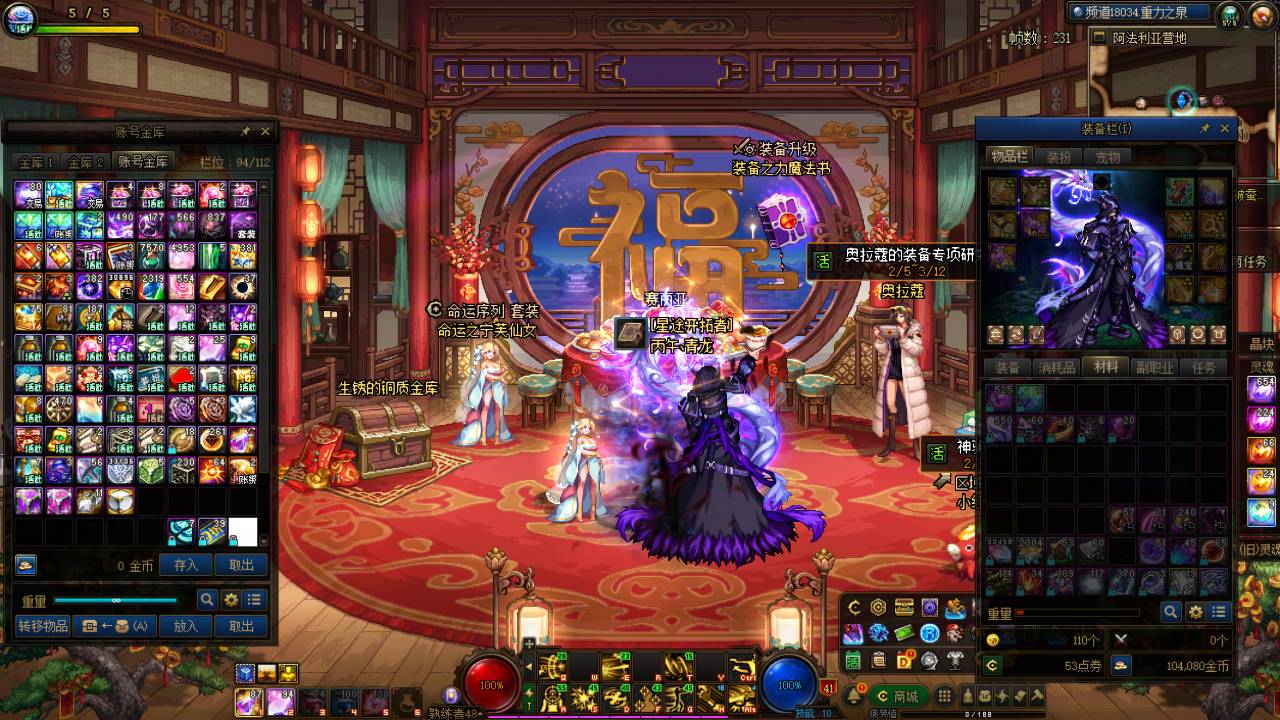The height and width of the screenshot is (720, 1280).
Task: Click the orange D event icon in the bottom toolbar
Action: (904, 660)
